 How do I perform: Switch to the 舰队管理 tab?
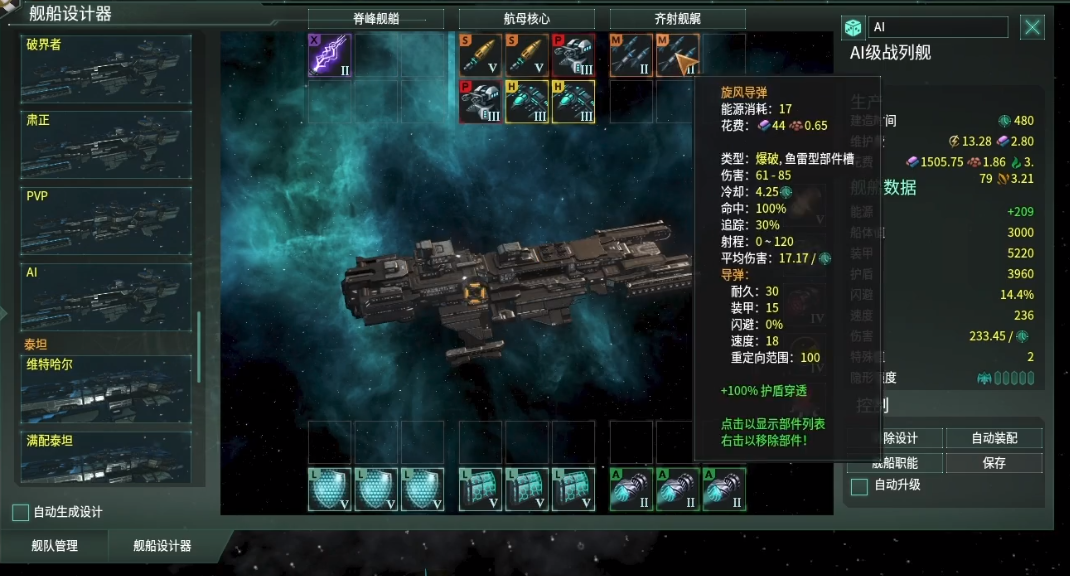click(55, 546)
